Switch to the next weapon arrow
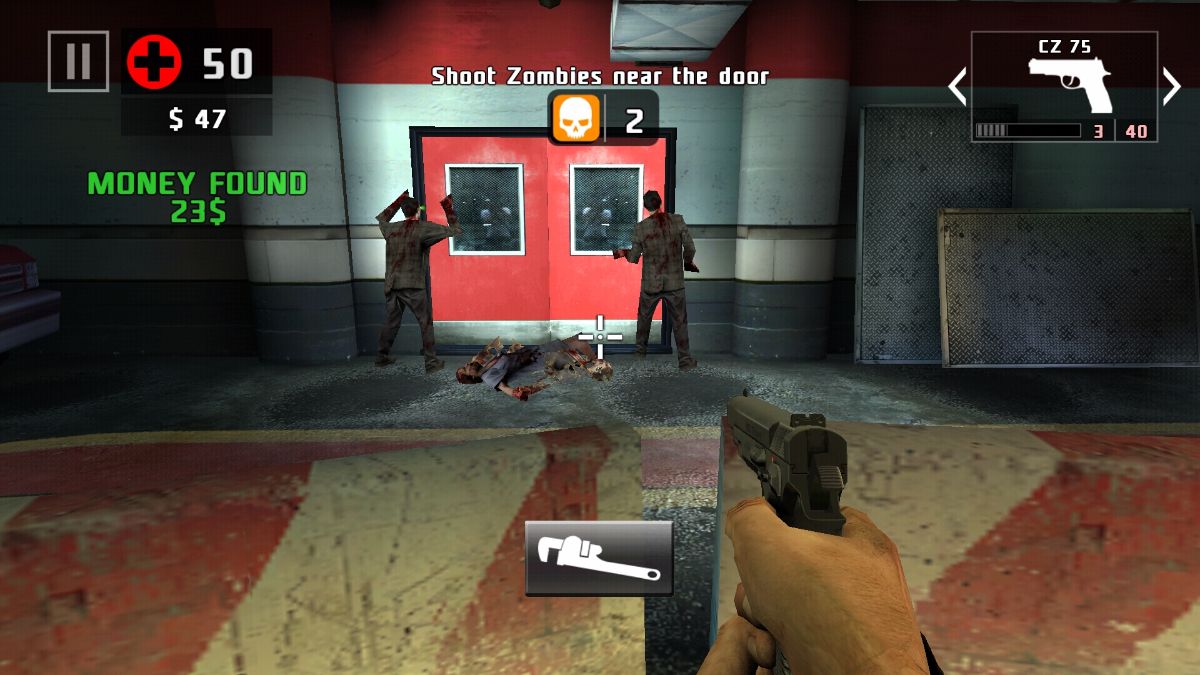This screenshot has height=675, width=1200. [1172, 87]
